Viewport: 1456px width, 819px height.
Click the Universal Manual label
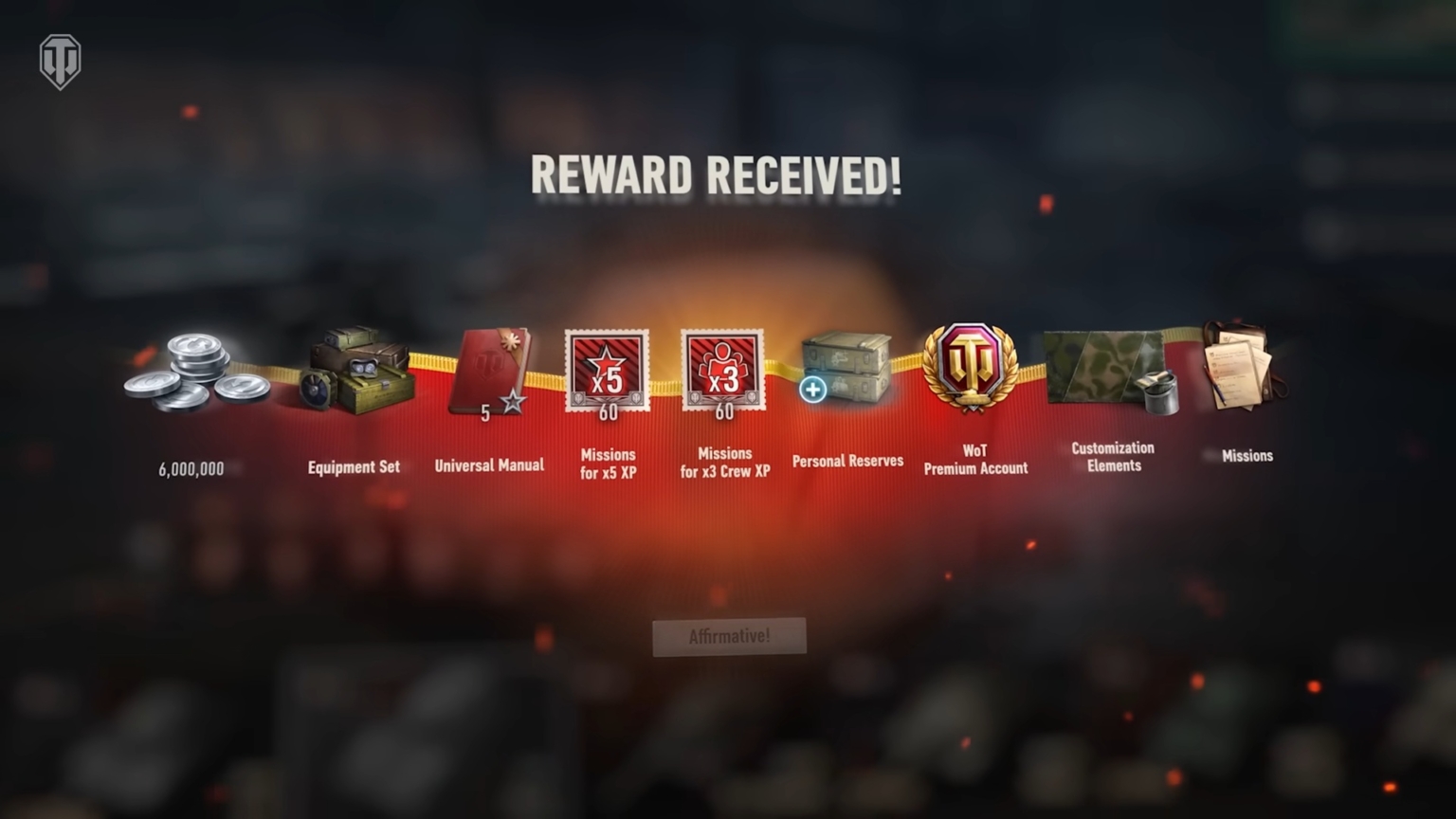[x=489, y=465]
